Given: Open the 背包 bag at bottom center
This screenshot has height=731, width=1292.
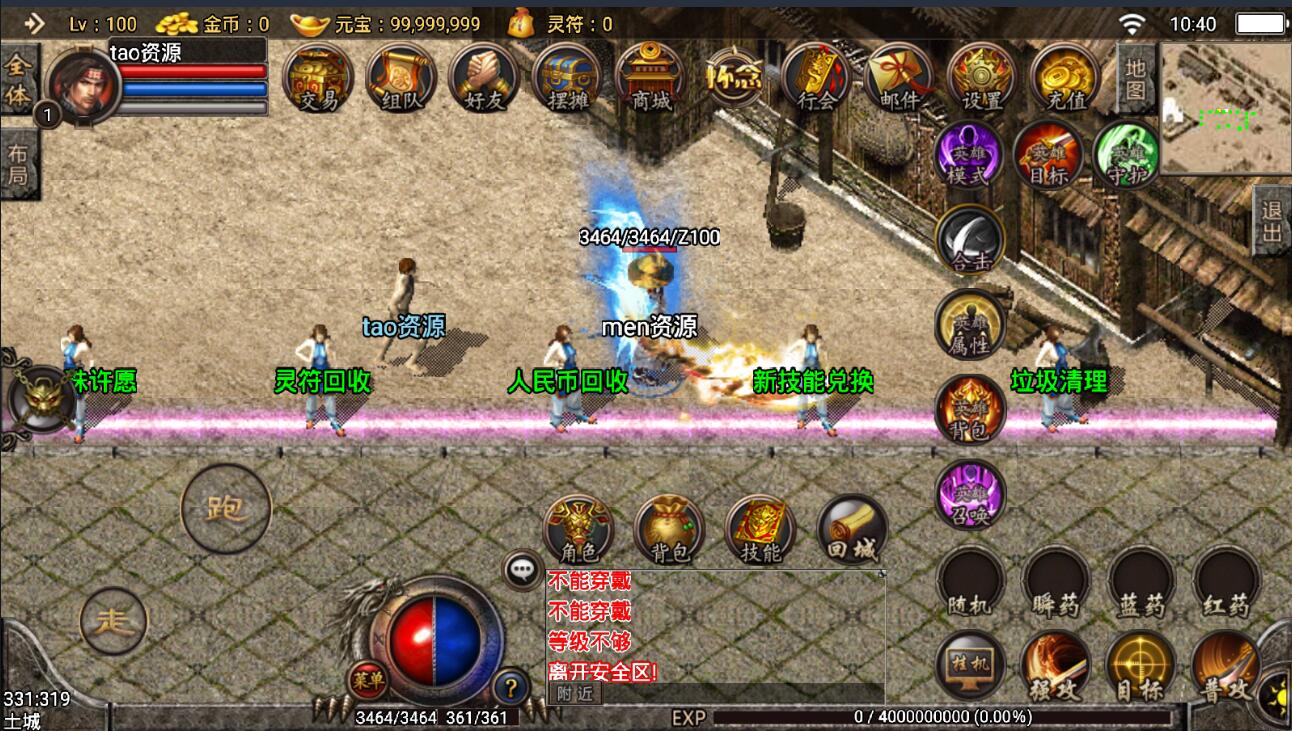Looking at the screenshot, I should 669,529.
